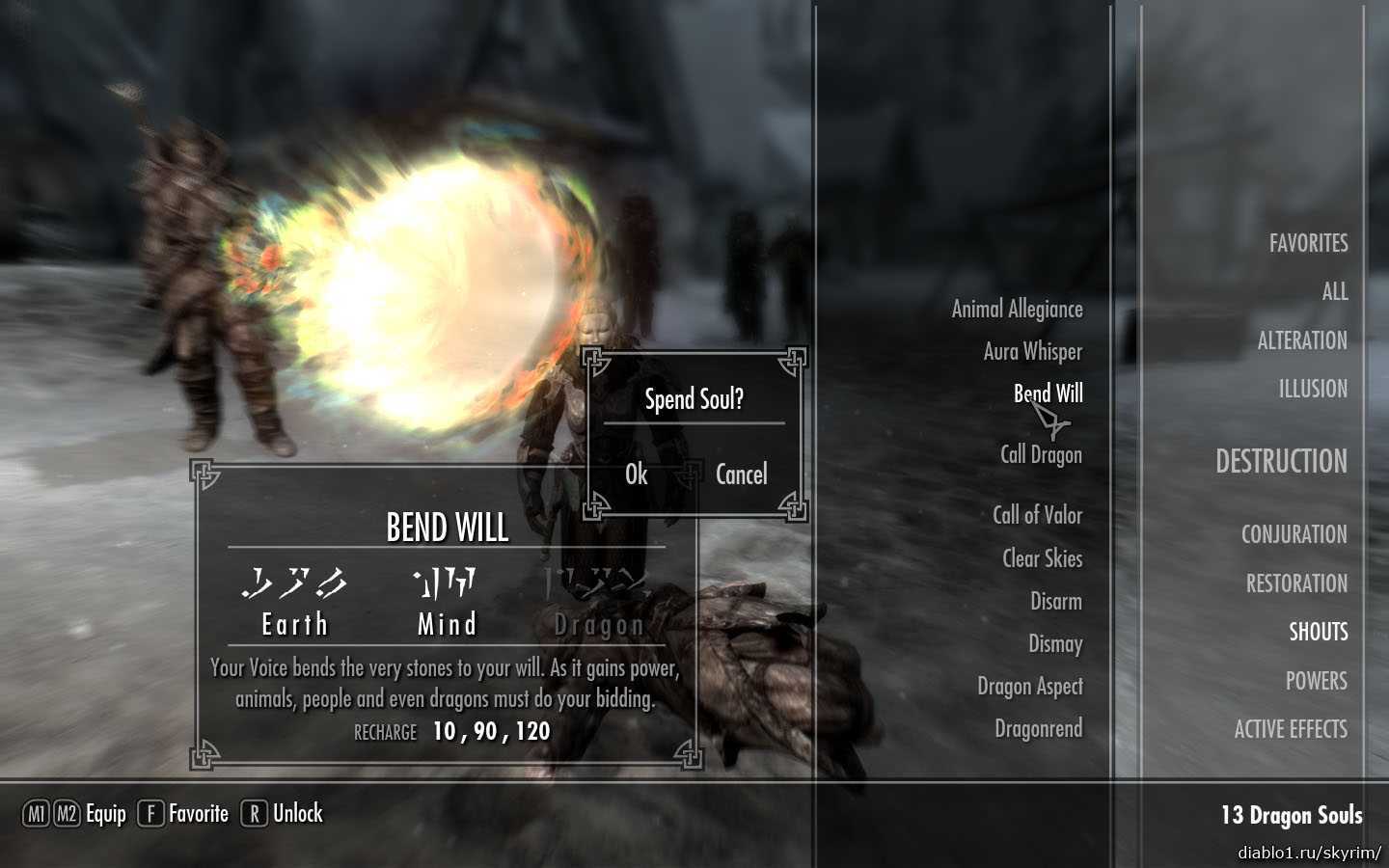Switch to the Restoration category
Image resolution: width=1389 pixels, height=868 pixels.
coord(1296,583)
